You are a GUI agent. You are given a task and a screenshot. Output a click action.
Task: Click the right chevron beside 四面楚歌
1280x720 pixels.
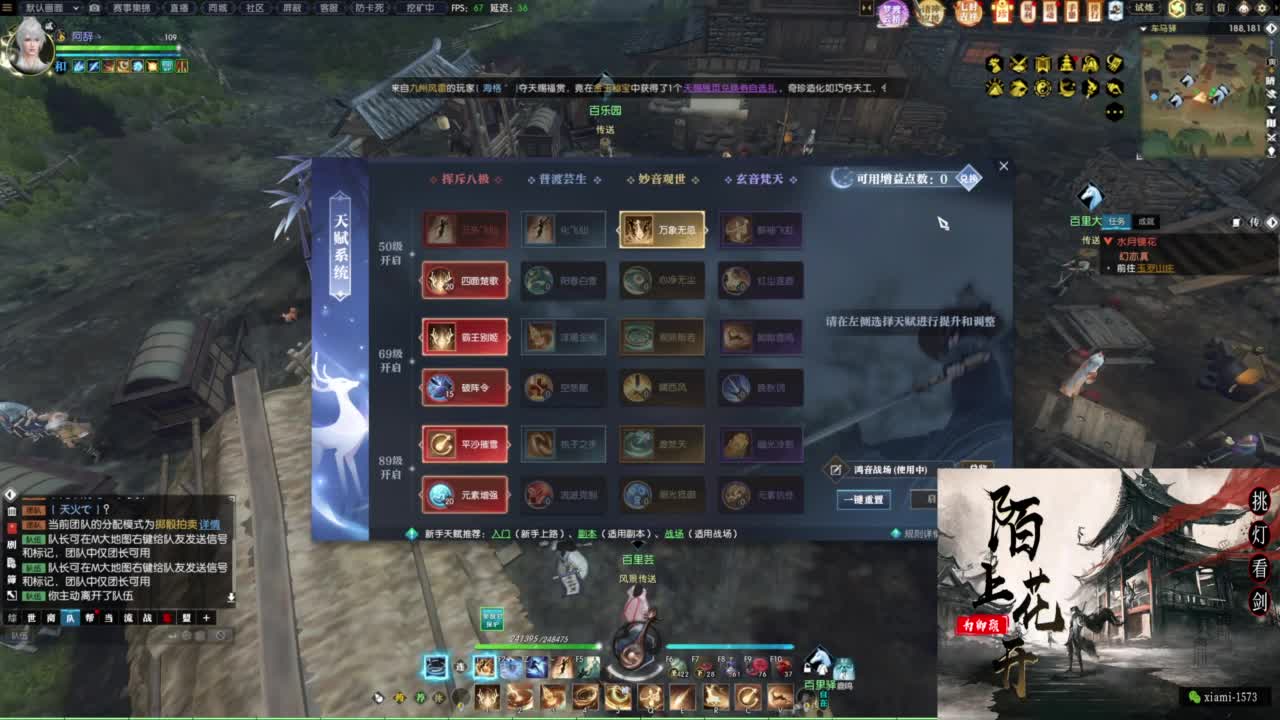508,282
